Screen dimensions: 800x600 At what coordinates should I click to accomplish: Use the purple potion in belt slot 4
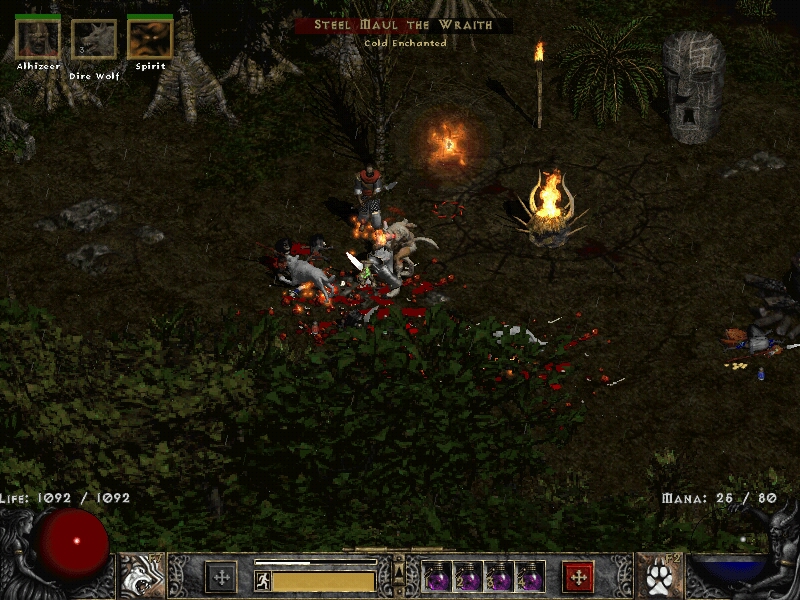(x=531, y=577)
